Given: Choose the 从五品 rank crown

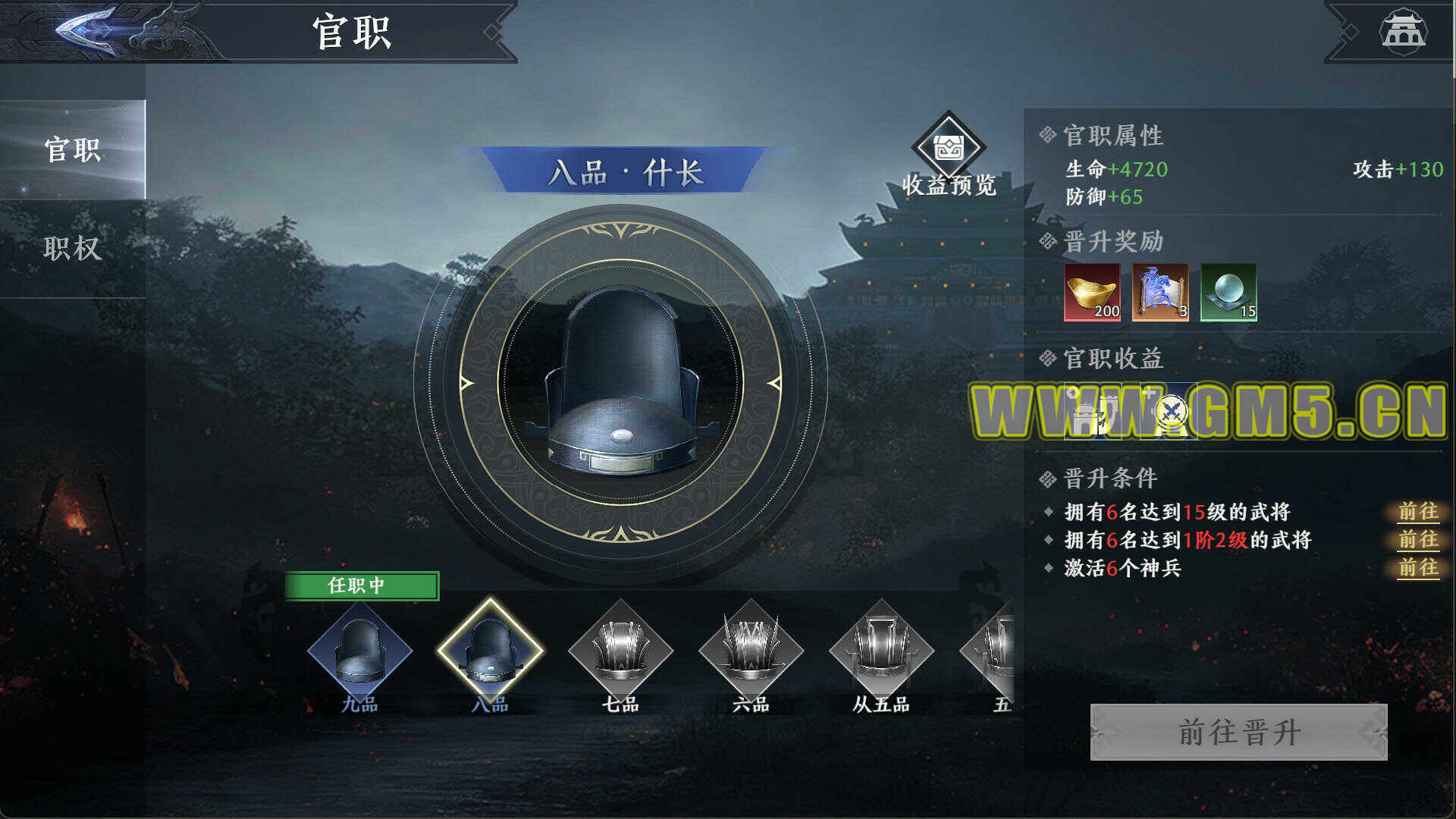Looking at the screenshot, I should click(881, 651).
